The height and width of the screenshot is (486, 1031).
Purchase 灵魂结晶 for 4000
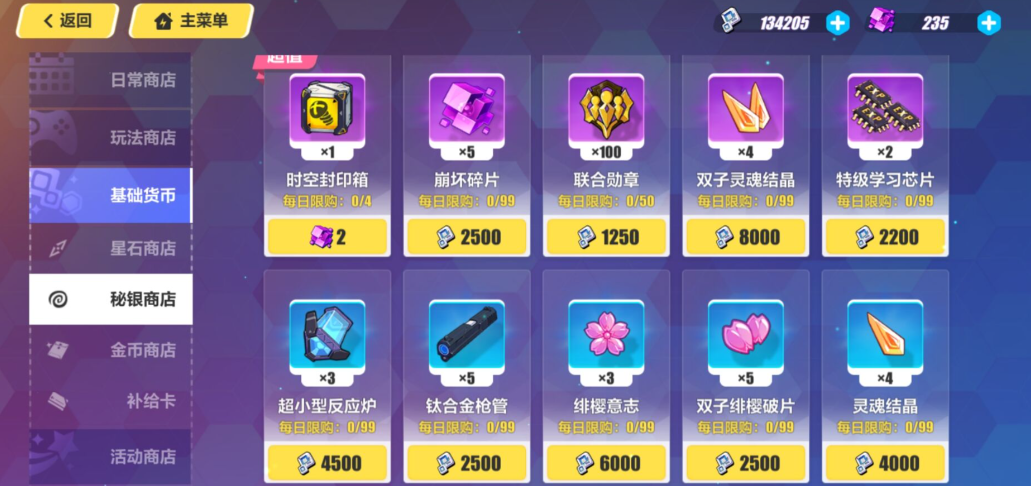884,464
